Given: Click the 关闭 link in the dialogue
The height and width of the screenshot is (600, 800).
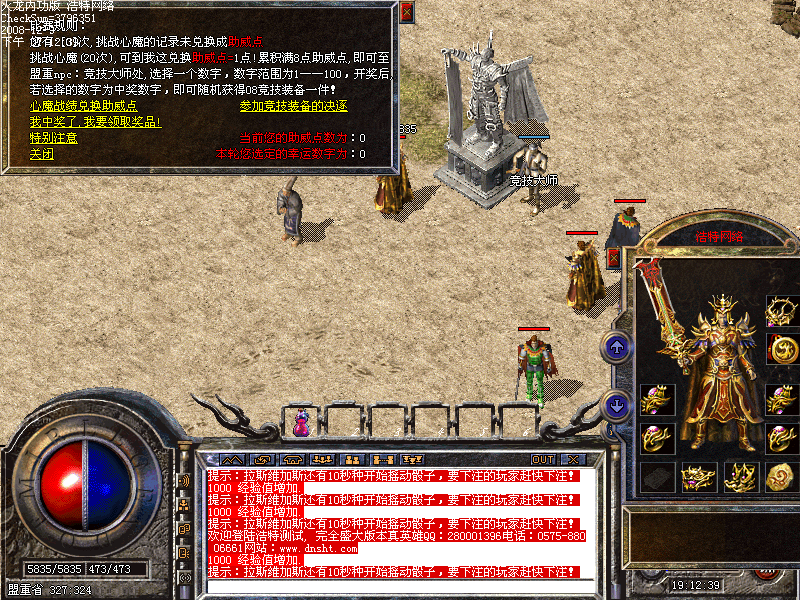Looking at the screenshot, I should pyautogui.click(x=41, y=154).
